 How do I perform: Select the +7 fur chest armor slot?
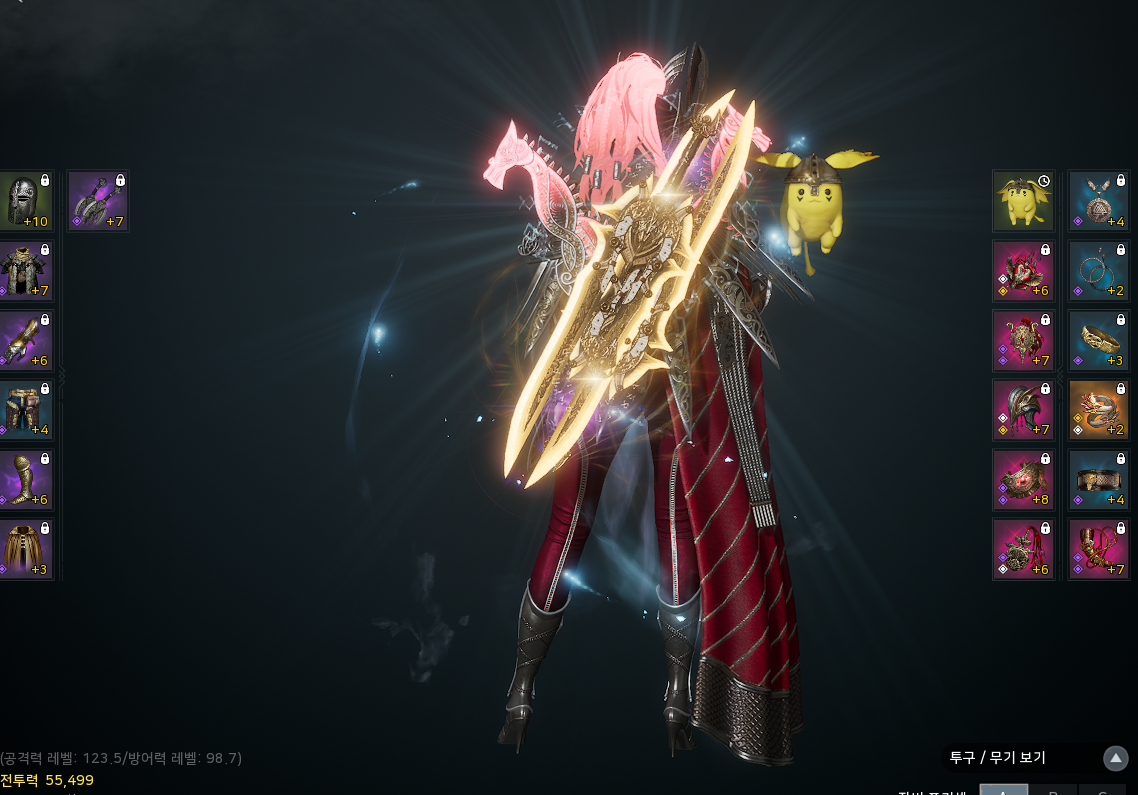coord(25,271)
